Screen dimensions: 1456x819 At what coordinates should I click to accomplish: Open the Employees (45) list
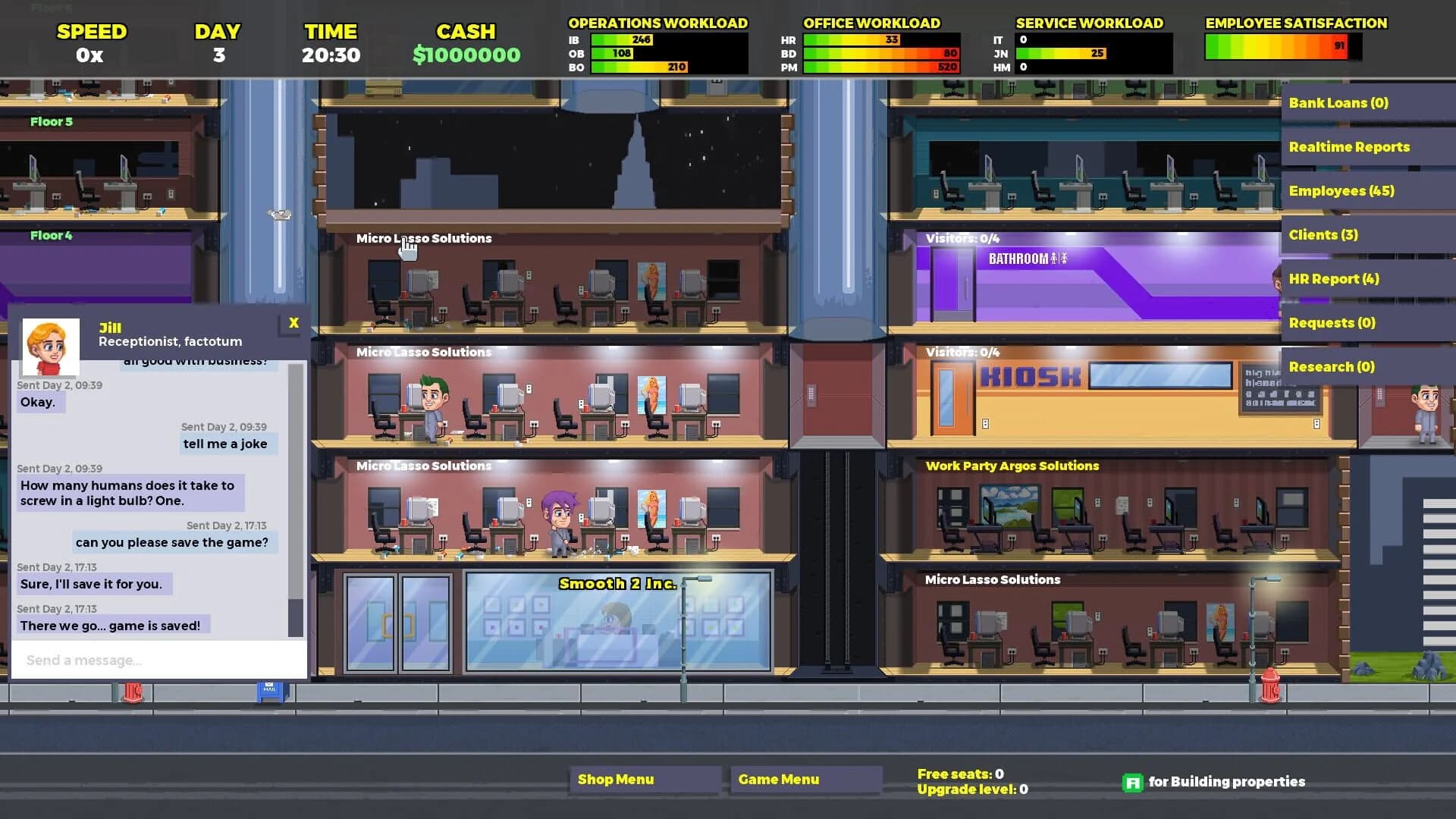click(x=1342, y=191)
